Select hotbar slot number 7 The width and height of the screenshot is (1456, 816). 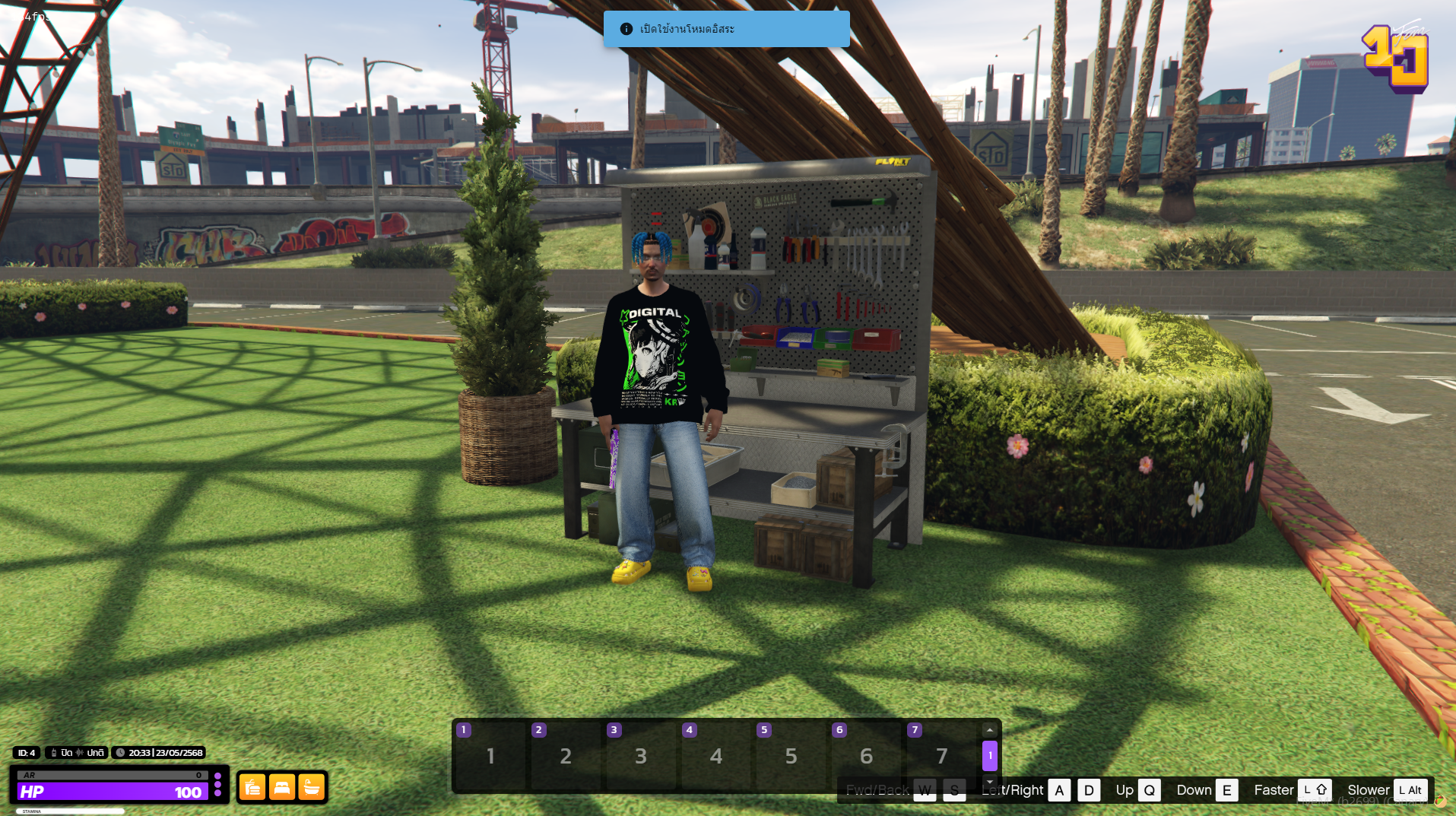[x=941, y=755]
